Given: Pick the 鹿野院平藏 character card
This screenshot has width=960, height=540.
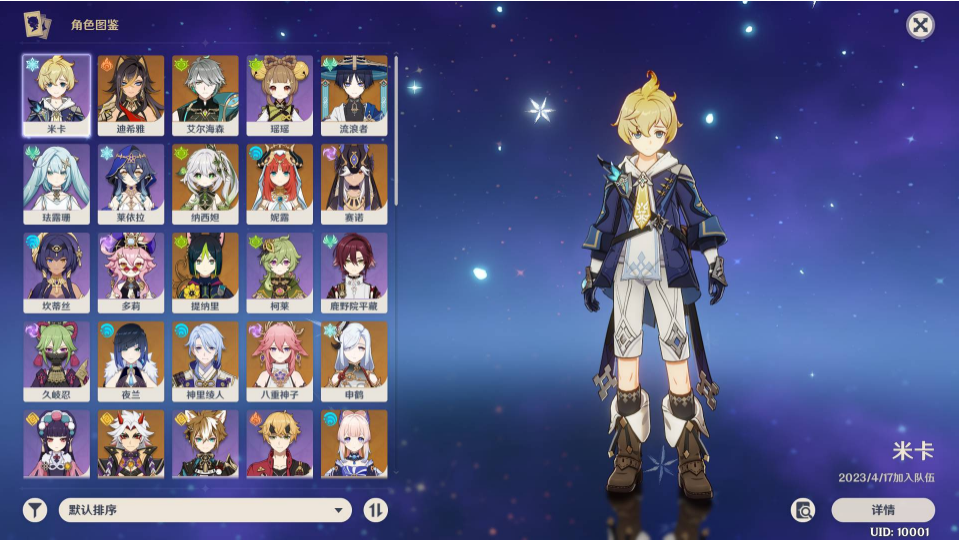Looking at the screenshot, I should pyautogui.click(x=354, y=273).
